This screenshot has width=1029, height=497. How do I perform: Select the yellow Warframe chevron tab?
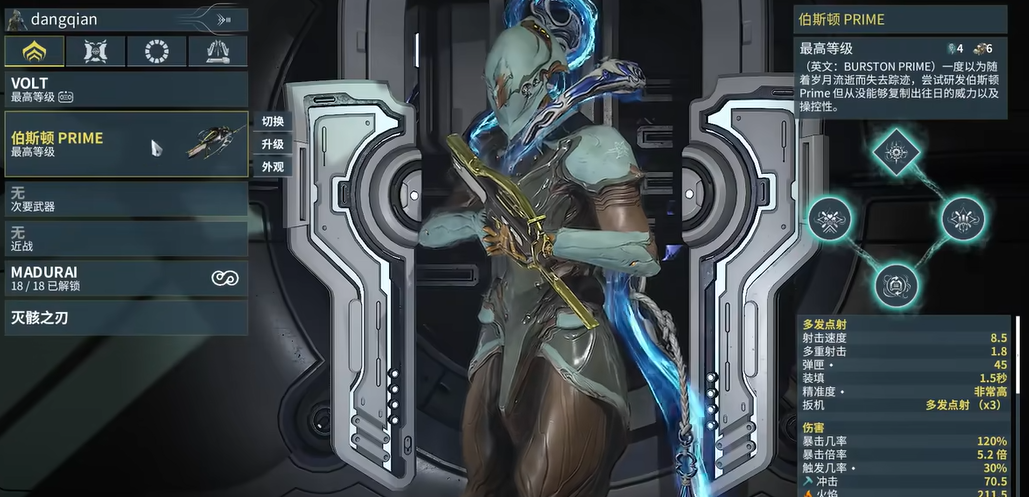tap(34, 51)
